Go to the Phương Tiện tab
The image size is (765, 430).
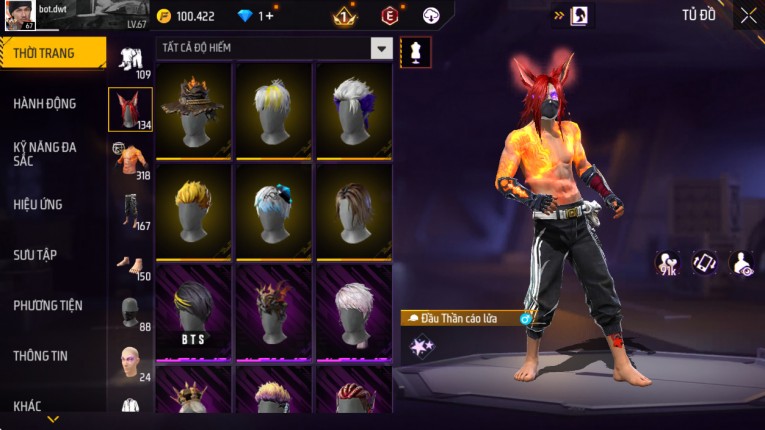(x=48, y=305)
